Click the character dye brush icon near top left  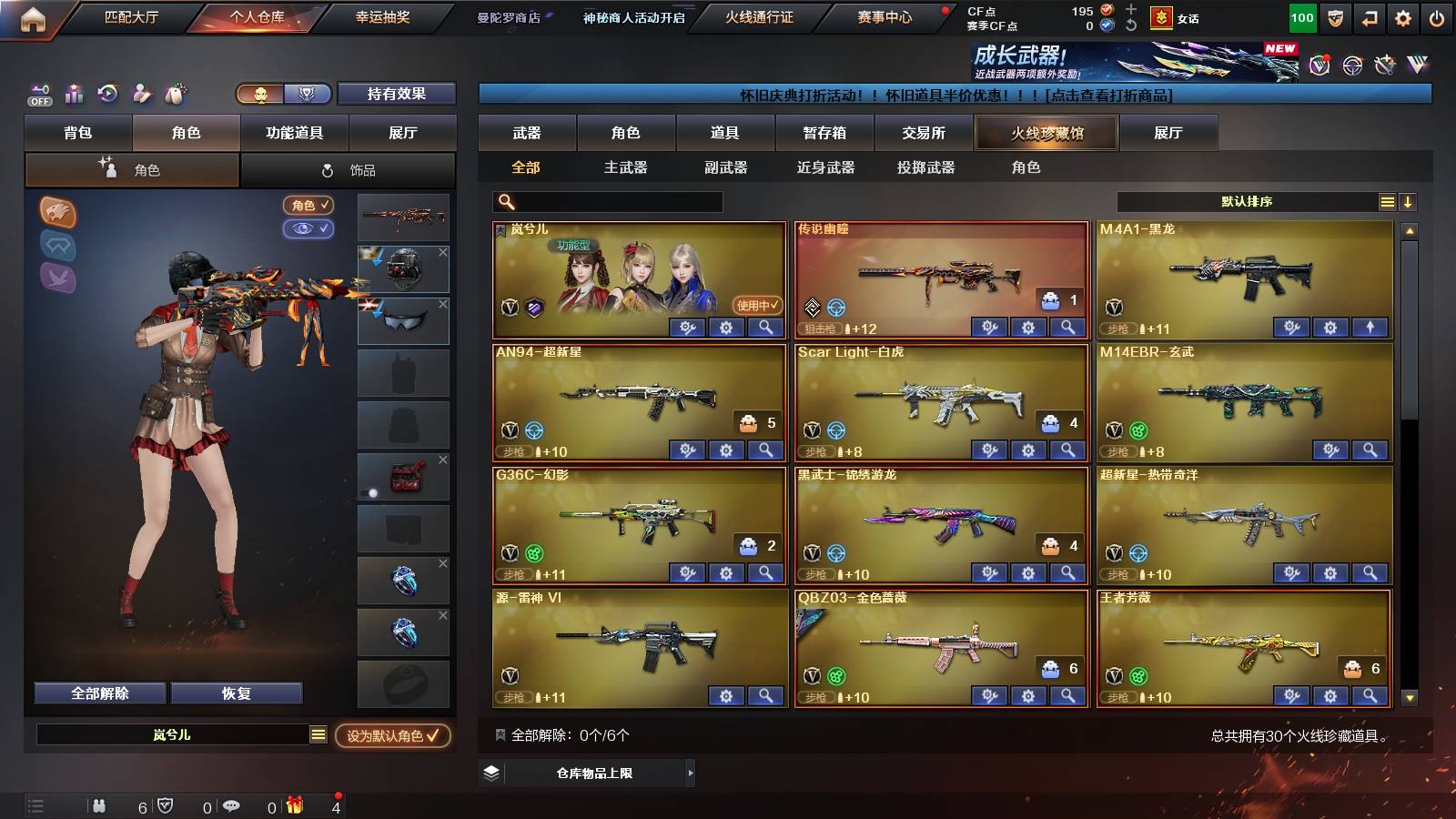tap(140, 94)
